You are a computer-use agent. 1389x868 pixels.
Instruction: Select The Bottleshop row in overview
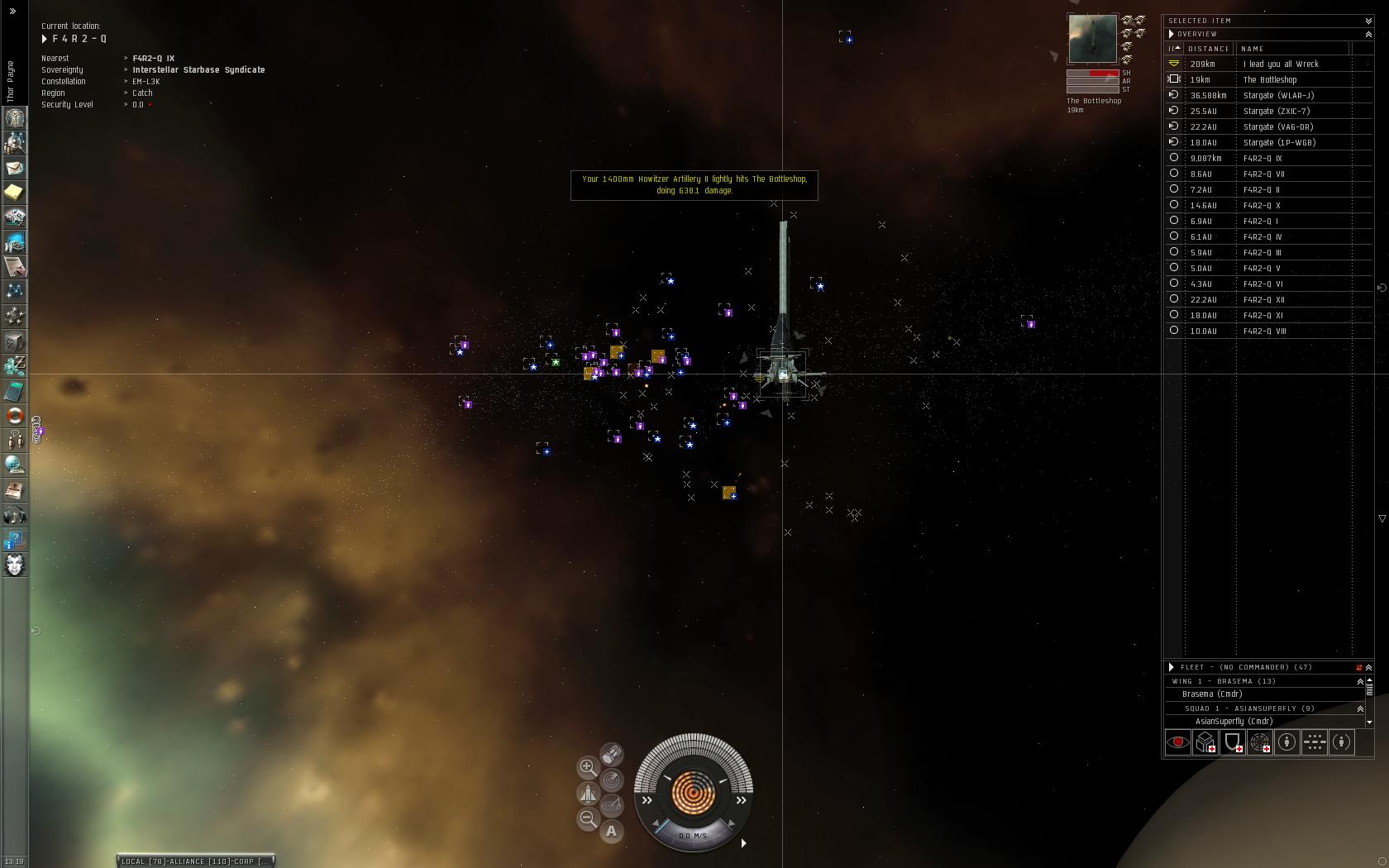(1270, 80)
